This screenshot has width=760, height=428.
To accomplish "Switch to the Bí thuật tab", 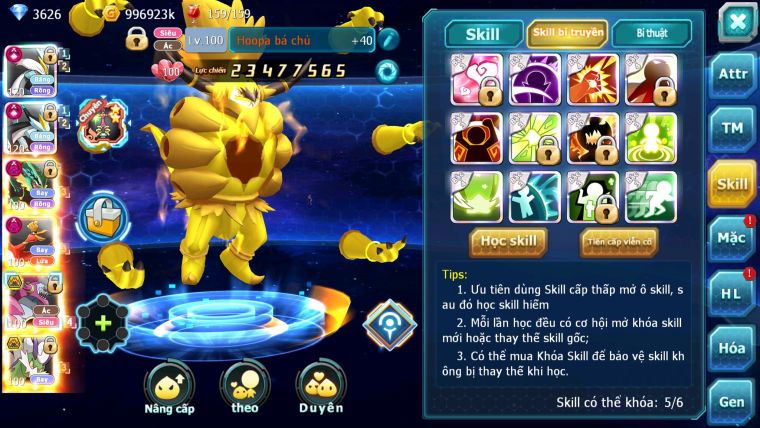I will coord(651,33).
